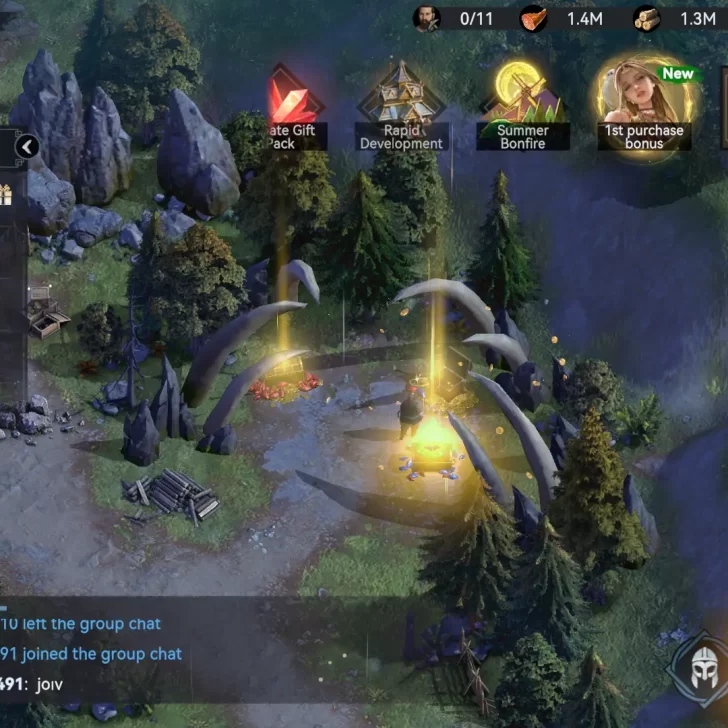Open the gift box icon on the side panel
Screen dimensions: 728x728
tap(5, 195)
